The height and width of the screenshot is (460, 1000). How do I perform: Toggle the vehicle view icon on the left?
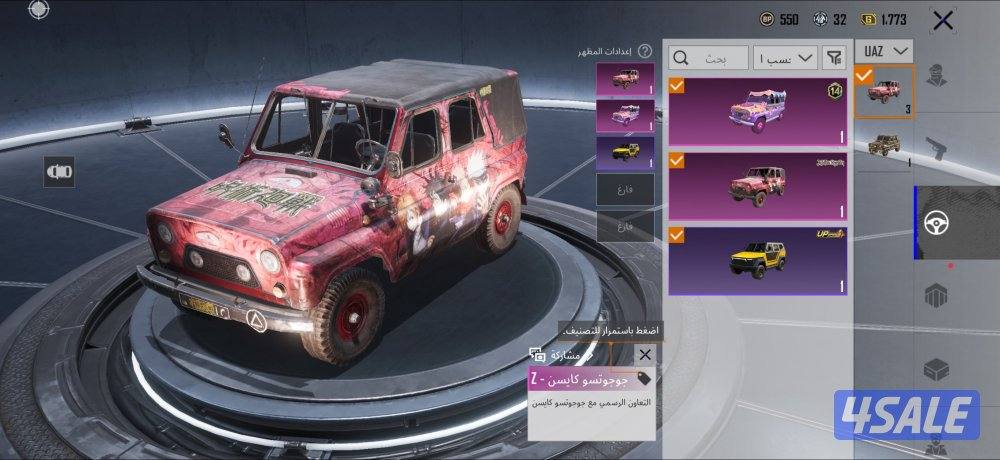click(59, 172)
